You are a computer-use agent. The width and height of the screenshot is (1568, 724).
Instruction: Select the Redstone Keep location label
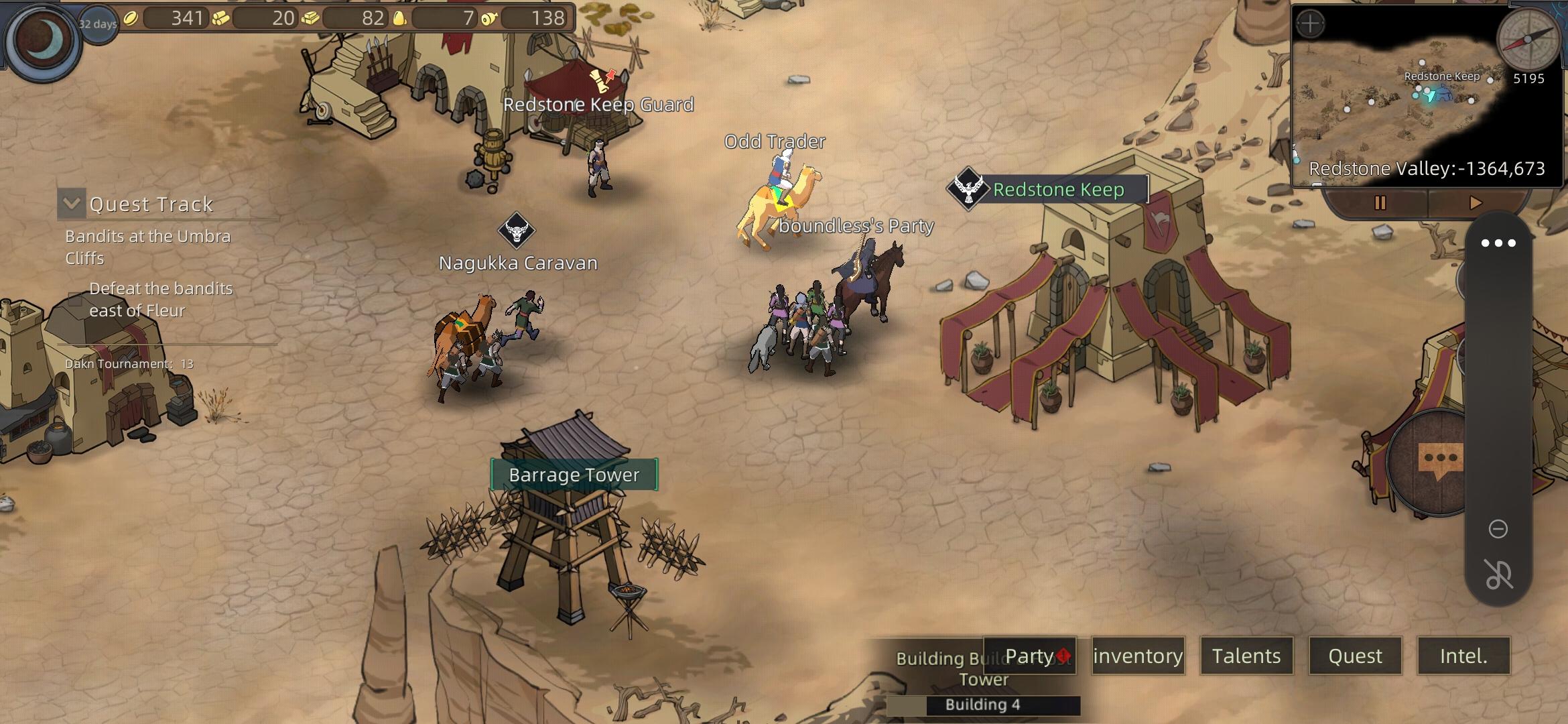1057,190
